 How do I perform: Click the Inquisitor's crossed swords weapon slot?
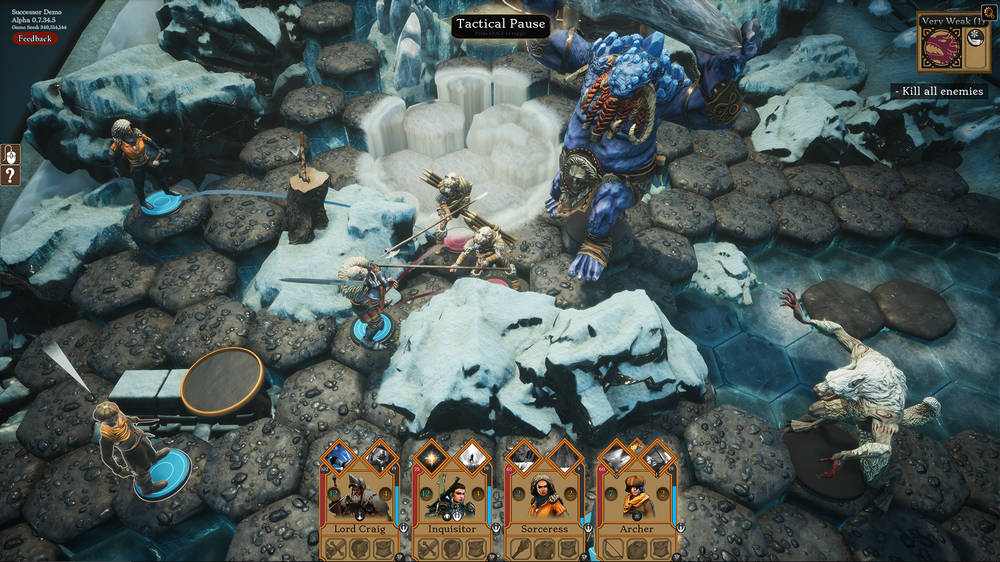click(429, 549)
